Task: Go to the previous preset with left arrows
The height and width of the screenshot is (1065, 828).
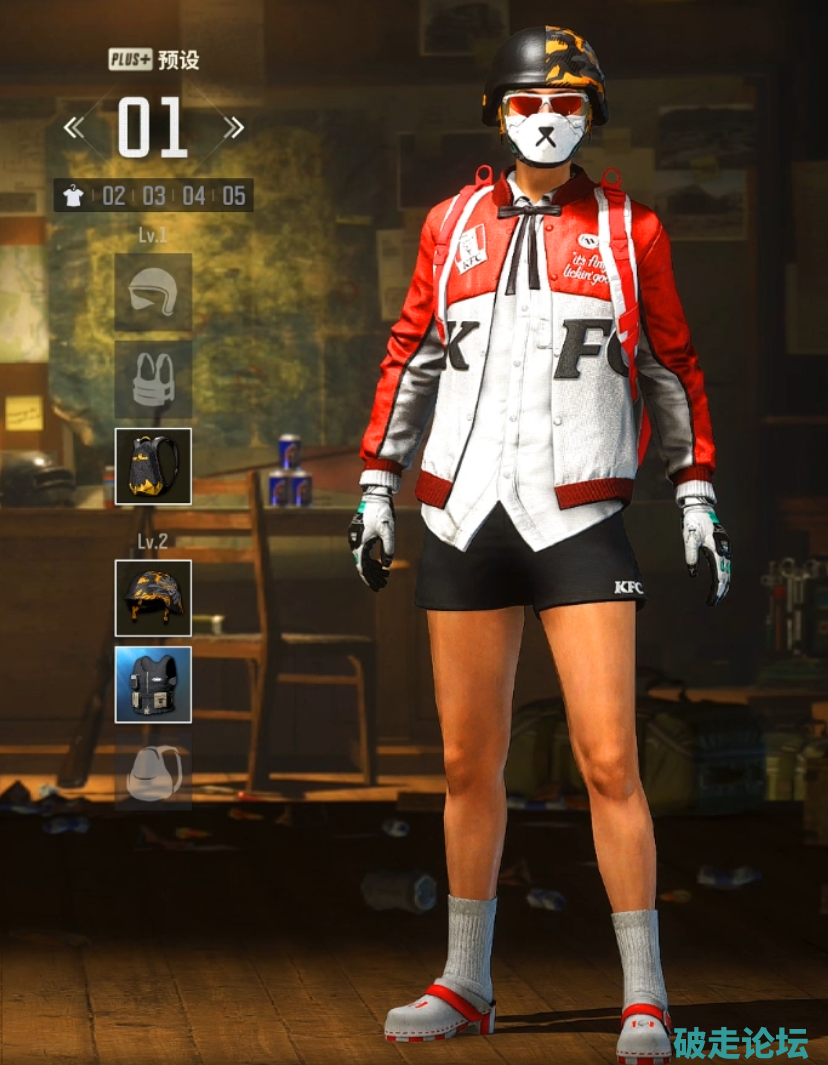Action: pyautogui.click(x=75, y=128)
